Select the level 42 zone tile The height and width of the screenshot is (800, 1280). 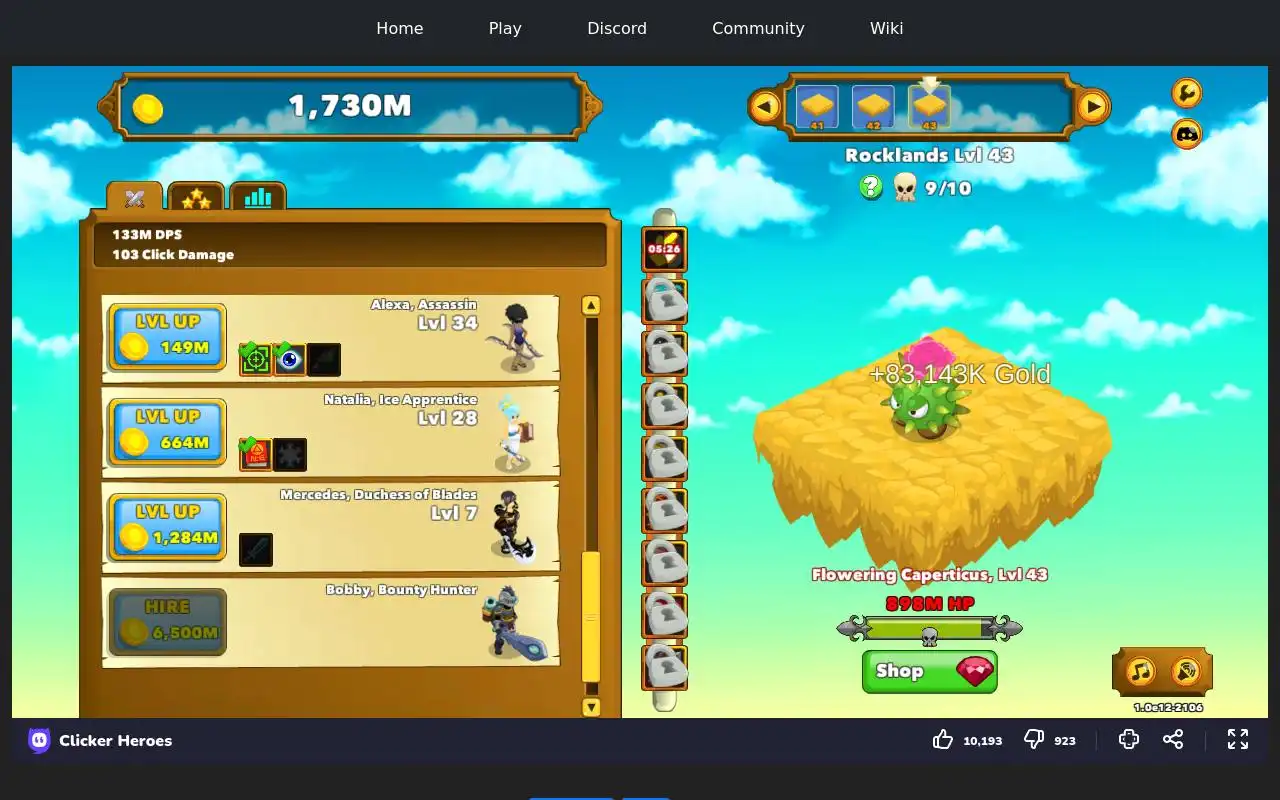(x=873, y=107)
